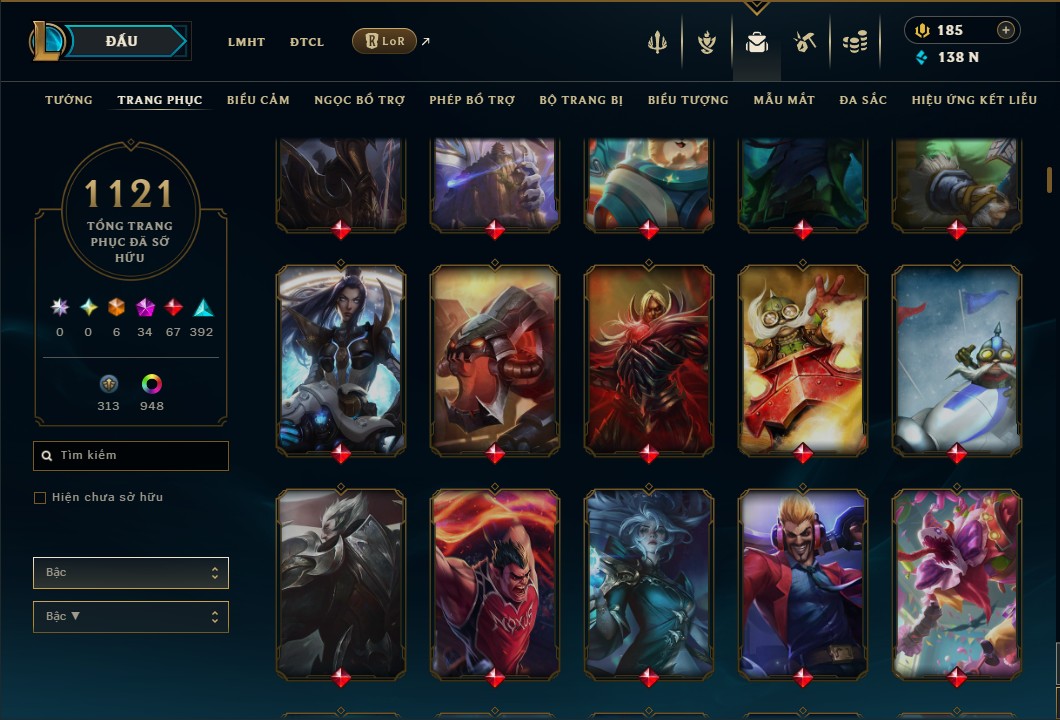This screenshot has width=1060, height=720.
Task: Open the Bậc grouping dropdown
Action: pyautogui.click(x=131, y=573)
